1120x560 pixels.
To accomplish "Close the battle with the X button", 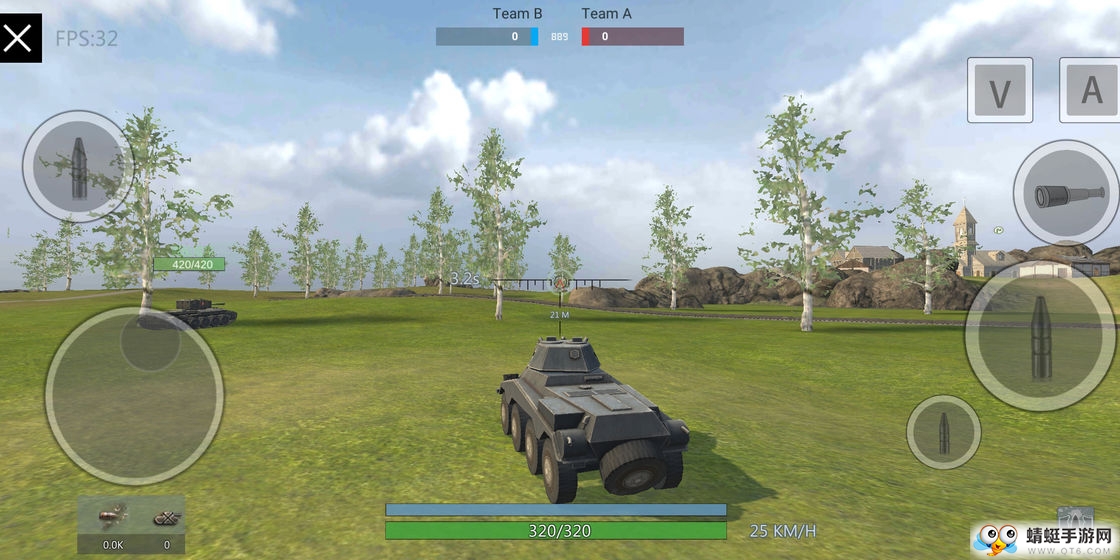I will tap(20, 38).
